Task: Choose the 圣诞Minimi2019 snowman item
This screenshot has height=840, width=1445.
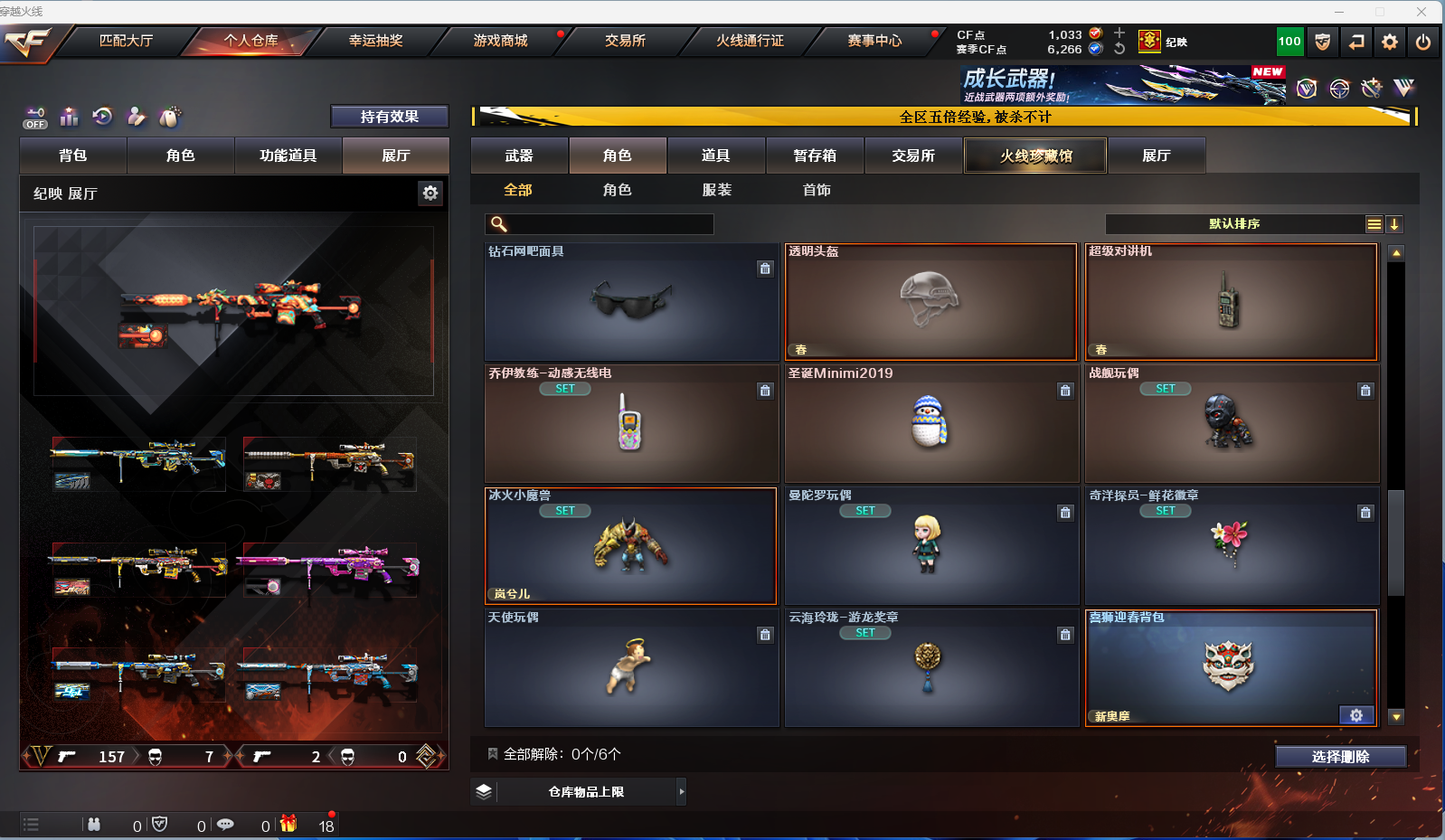Action: click(x=930, y=423)
